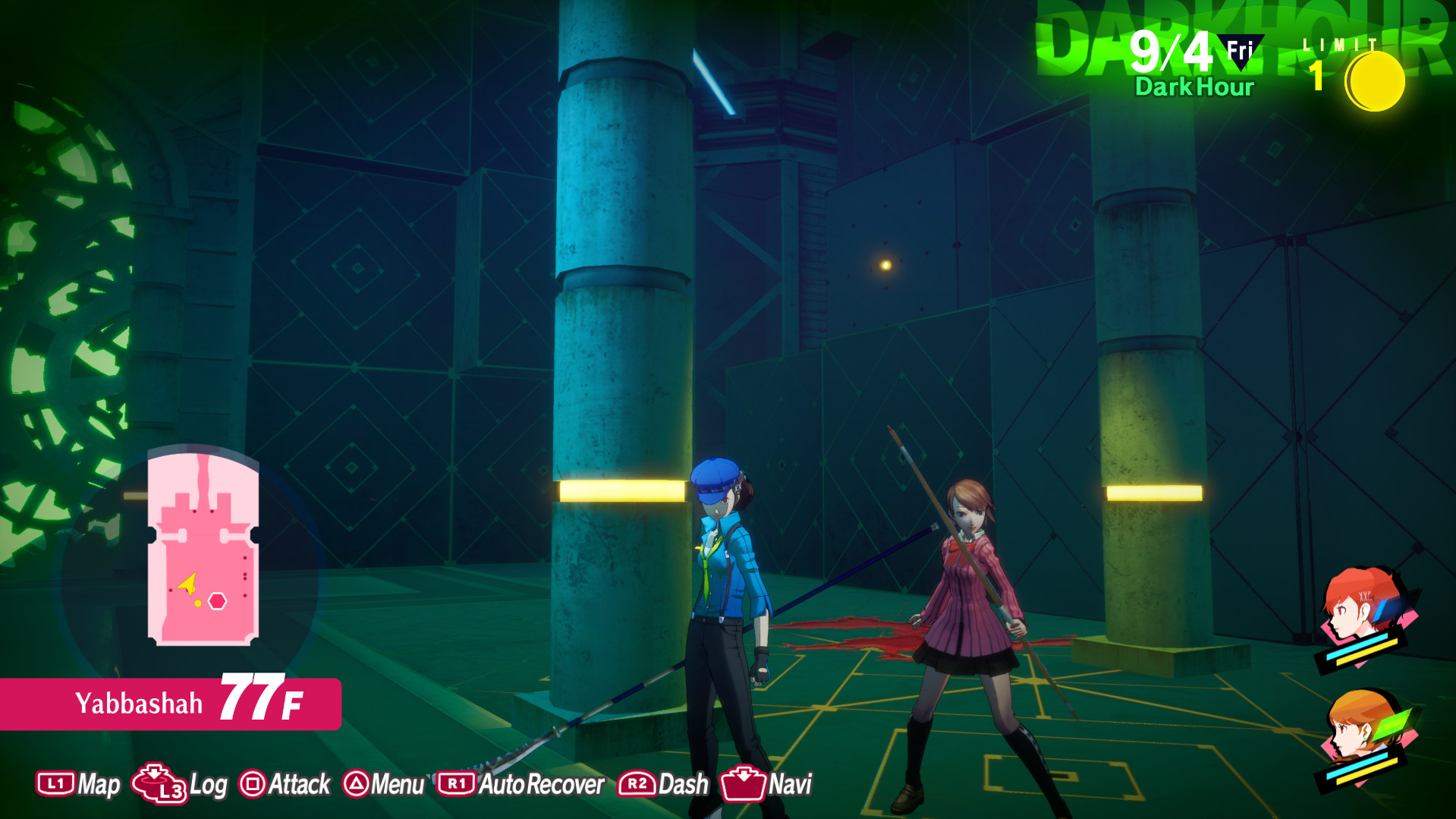Select the Map view

pyautogui.click(x=99, y=783)
